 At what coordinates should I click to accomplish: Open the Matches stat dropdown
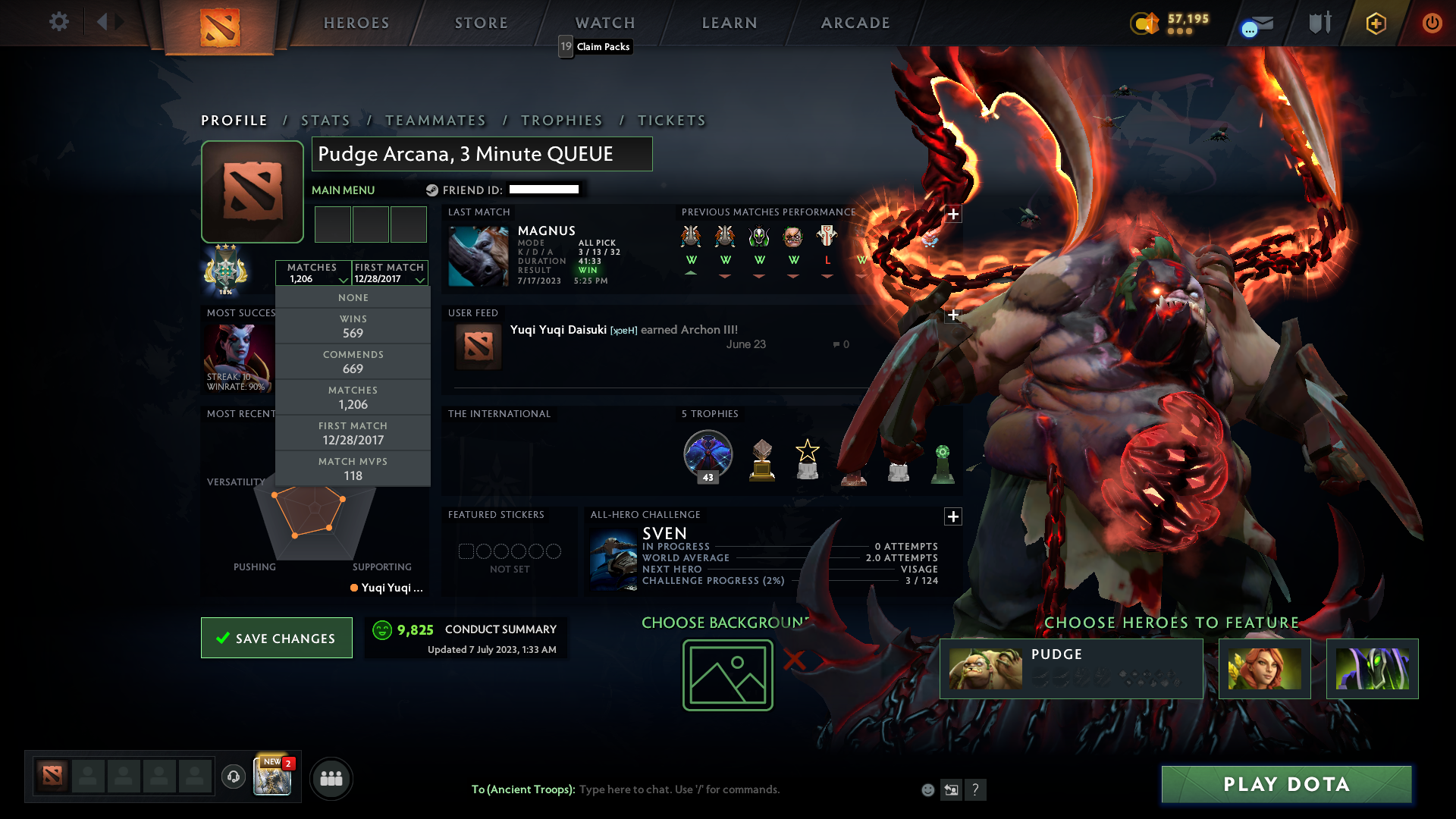tap(313, 273)
